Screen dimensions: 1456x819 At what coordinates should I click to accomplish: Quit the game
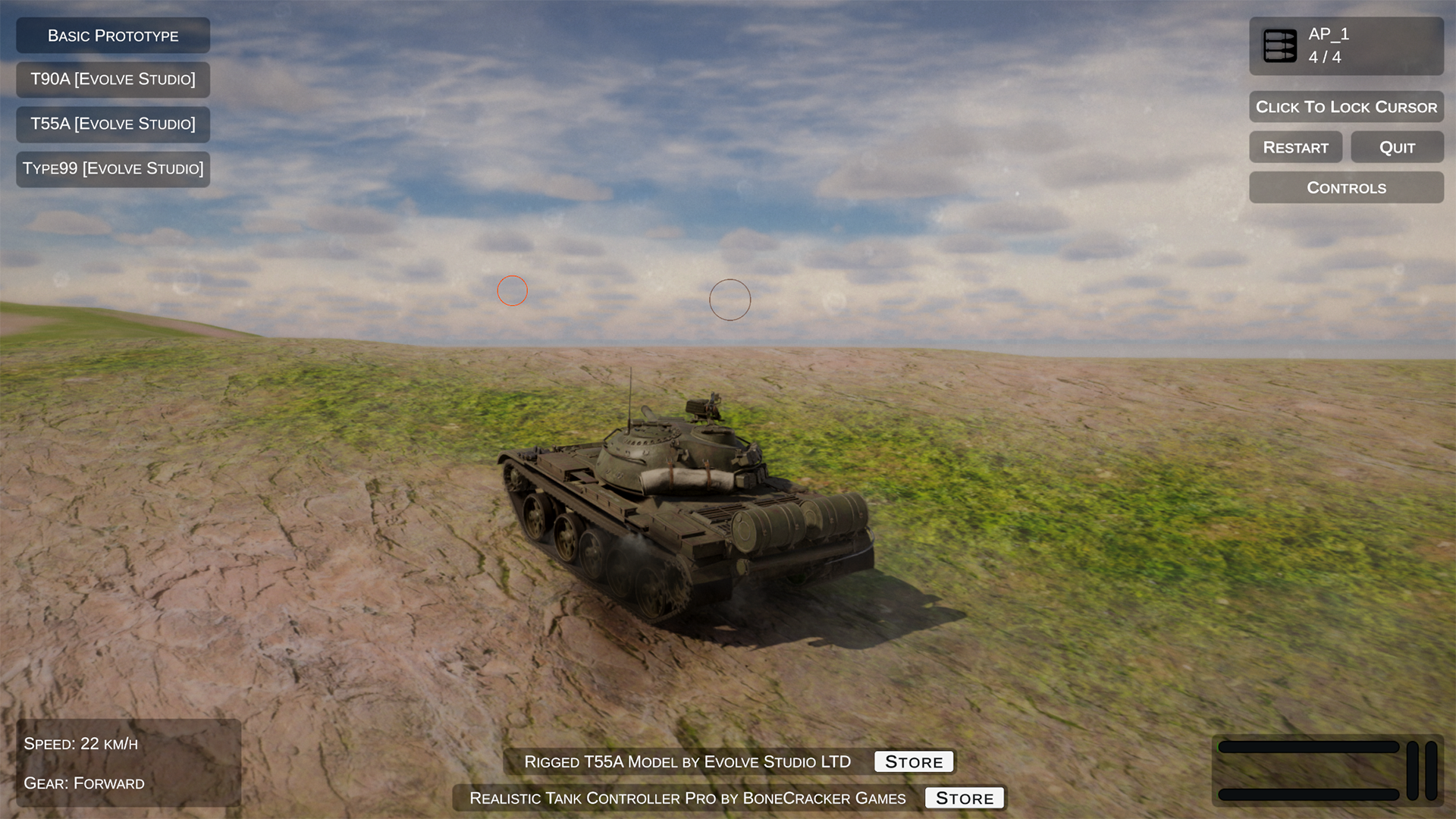pos(1397,148)
